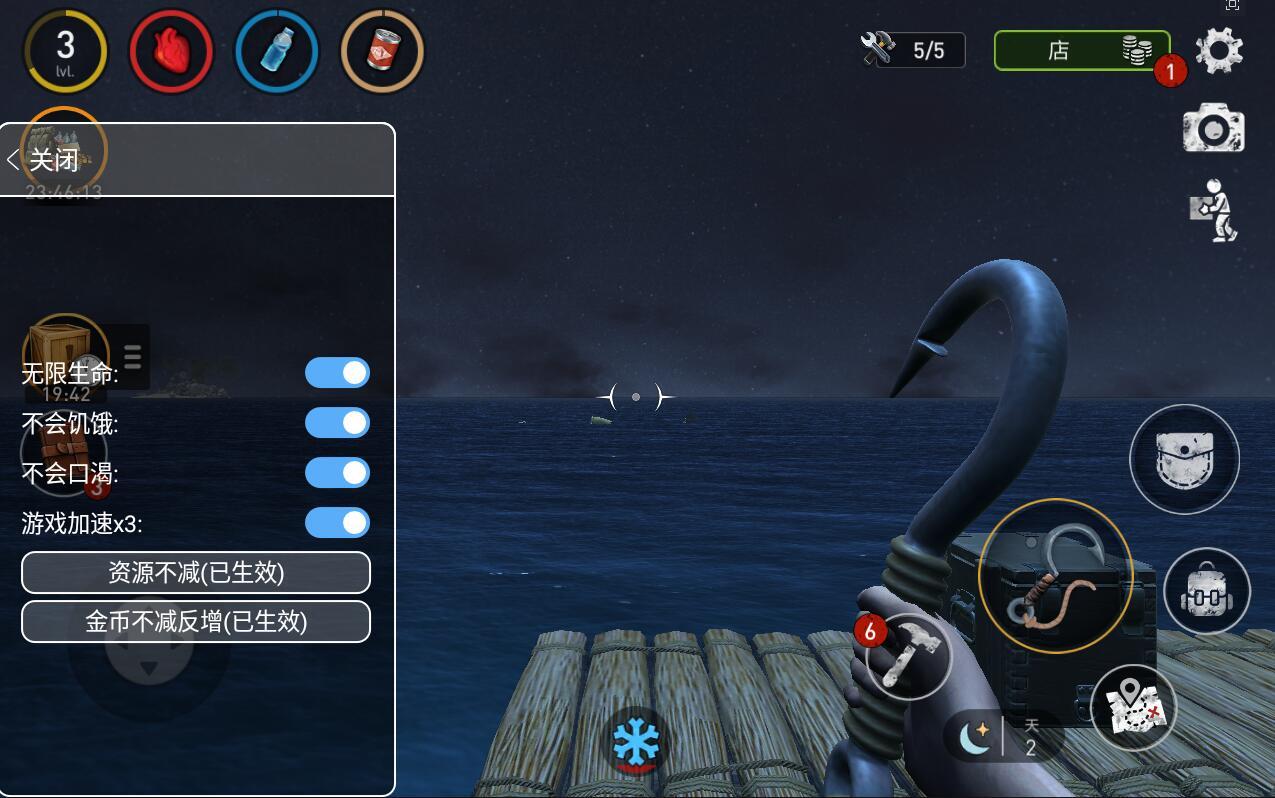Viewport: 1275px width, 798px height.
Task: Tap the camera screenshot icon
Action: click(1213, 130)
